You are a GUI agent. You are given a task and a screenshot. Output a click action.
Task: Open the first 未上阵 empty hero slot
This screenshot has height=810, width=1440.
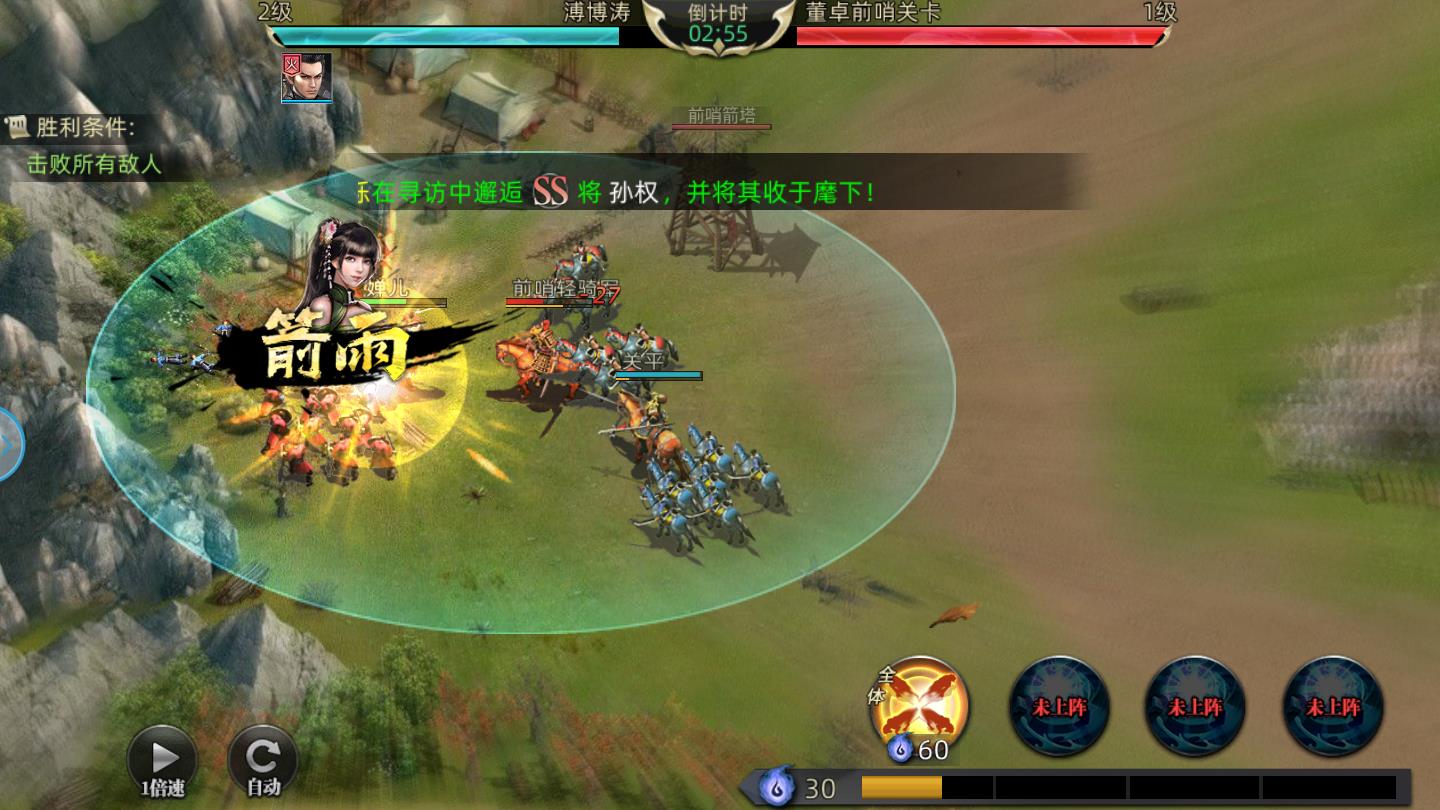click(1059, 705)
